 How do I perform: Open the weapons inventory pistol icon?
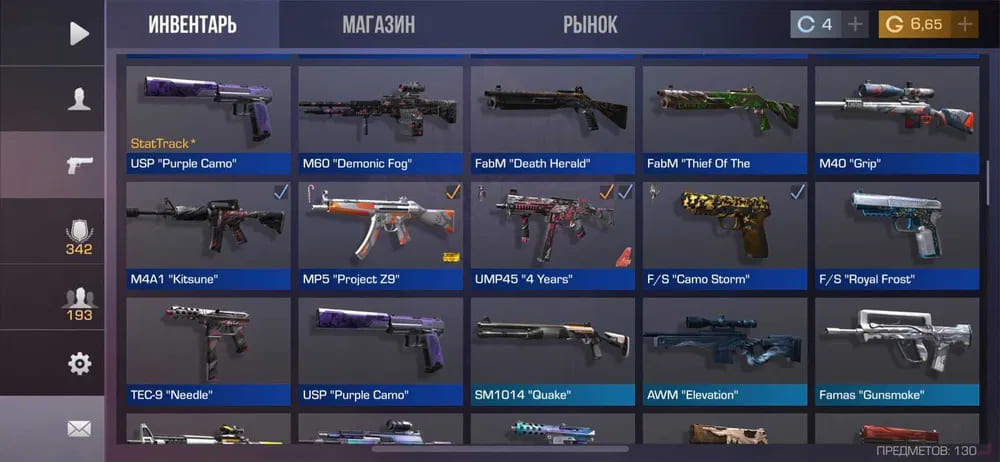[79, 165]
